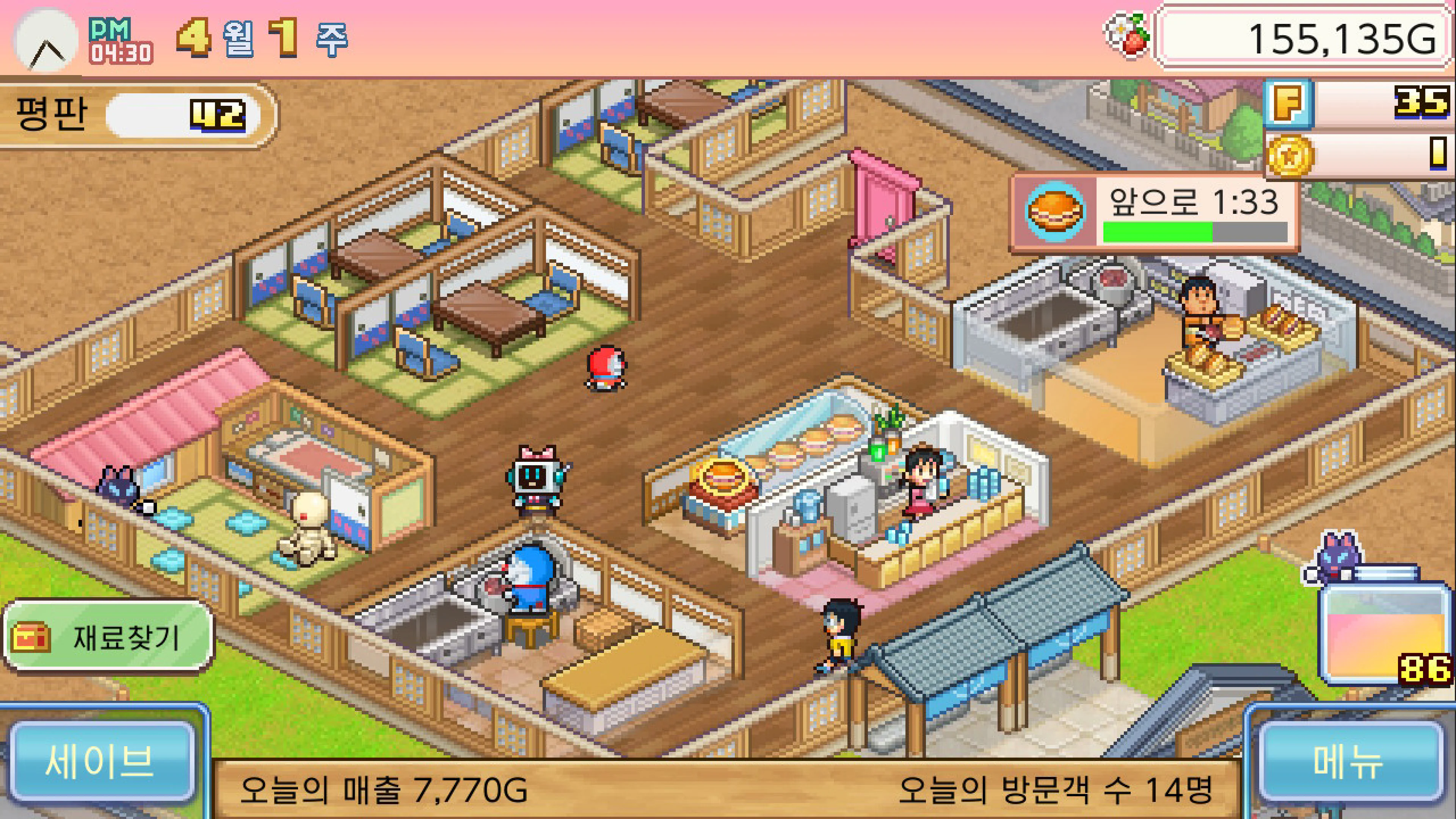Open the 메뉴 menu button
This screenshot has width=1456, height=819.
1348,760
